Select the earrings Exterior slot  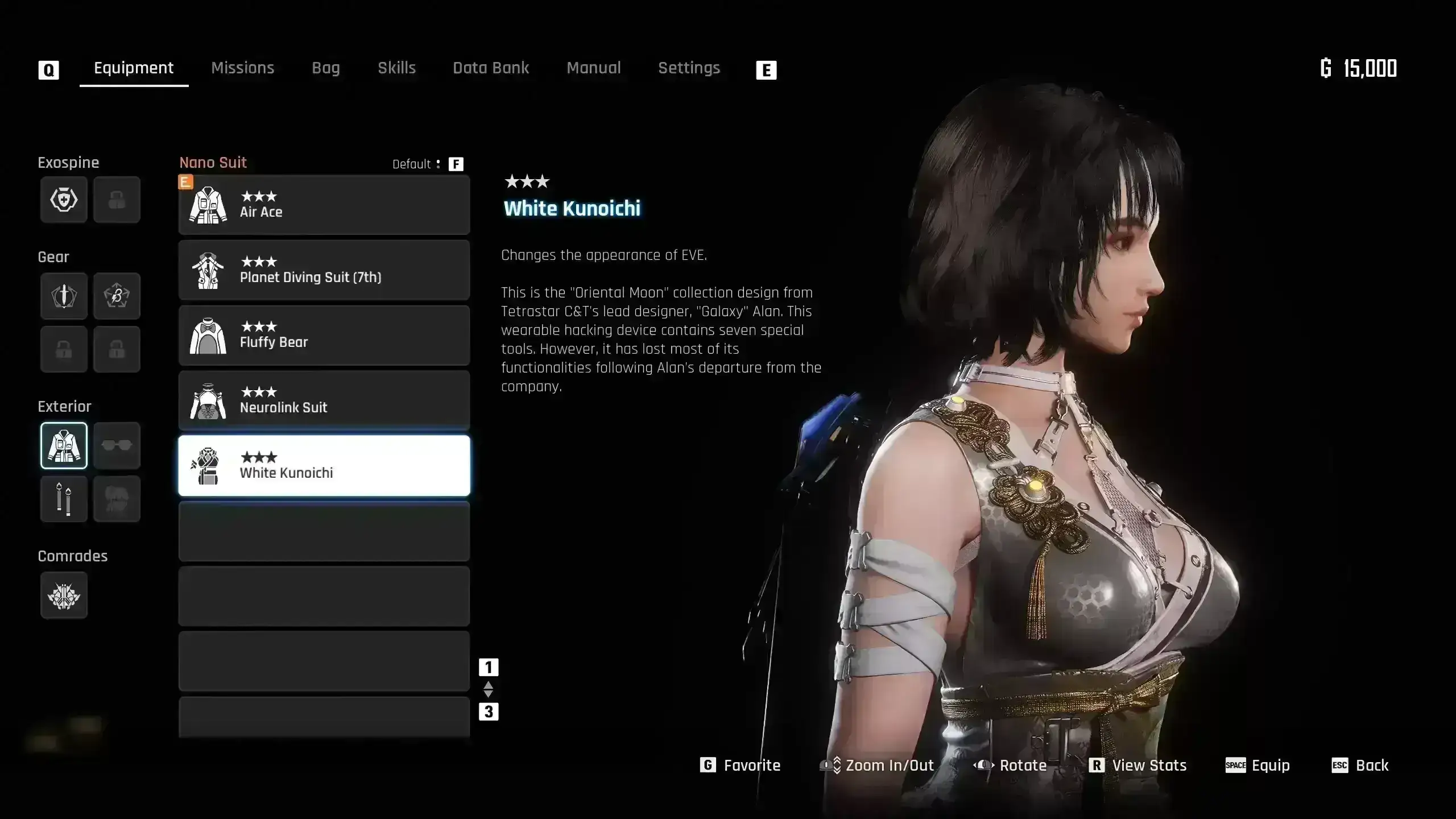click(64, 499)
